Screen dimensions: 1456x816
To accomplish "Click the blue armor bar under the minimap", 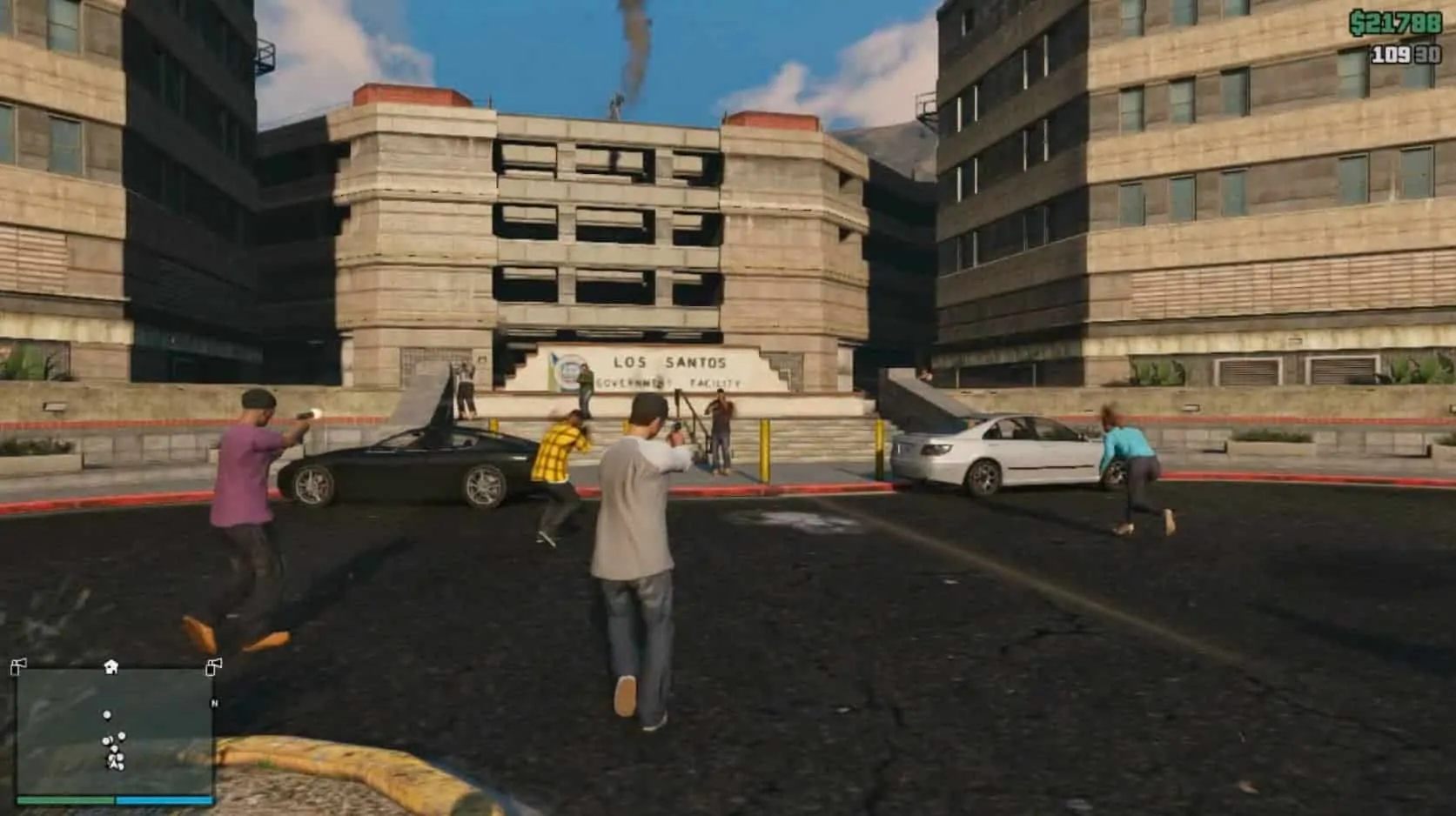I will 165,799.
